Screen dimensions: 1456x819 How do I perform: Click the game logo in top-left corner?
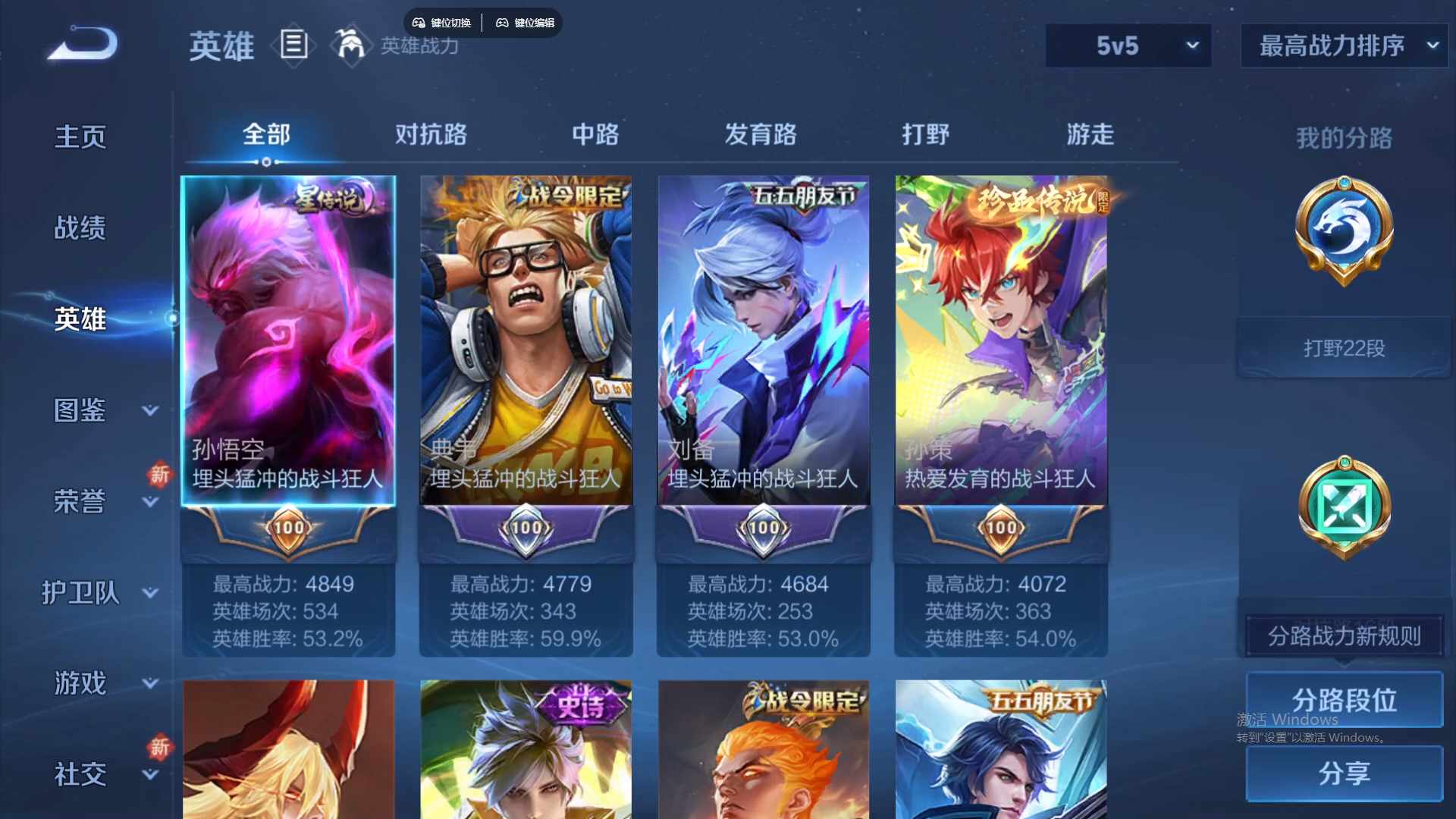80,44
